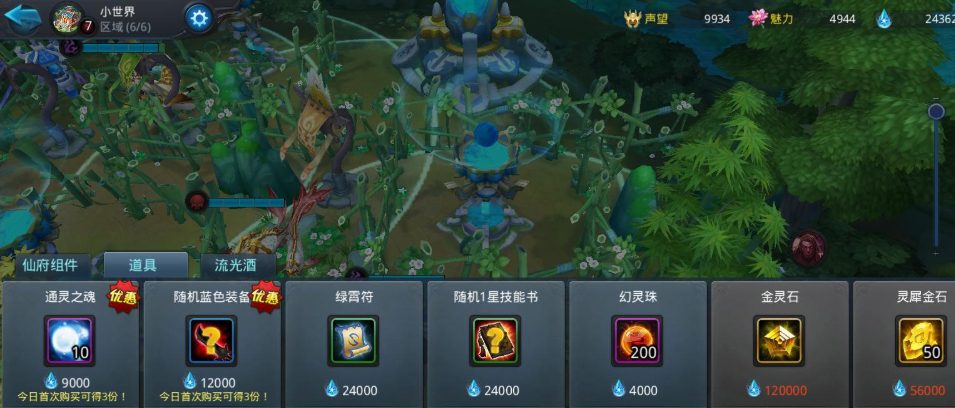Select the 道具 tab

tap(144, 265)
